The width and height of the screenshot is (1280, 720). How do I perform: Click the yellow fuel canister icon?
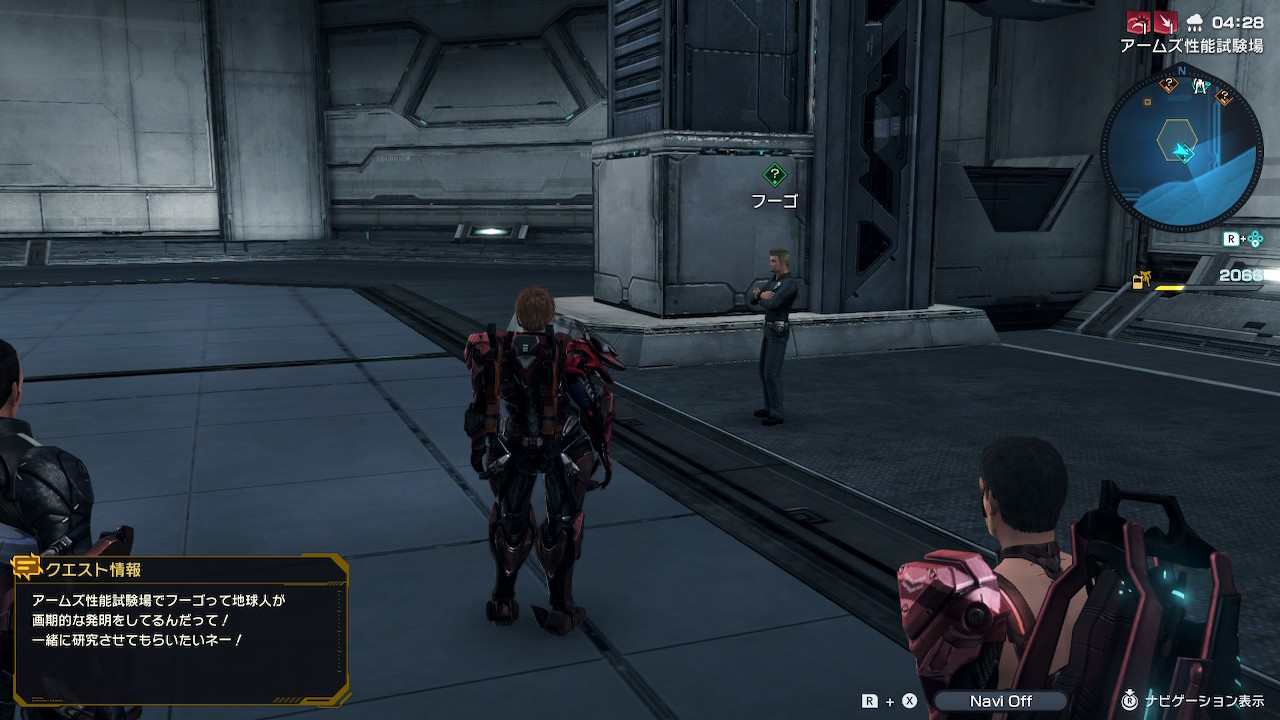coord(1141,281)
